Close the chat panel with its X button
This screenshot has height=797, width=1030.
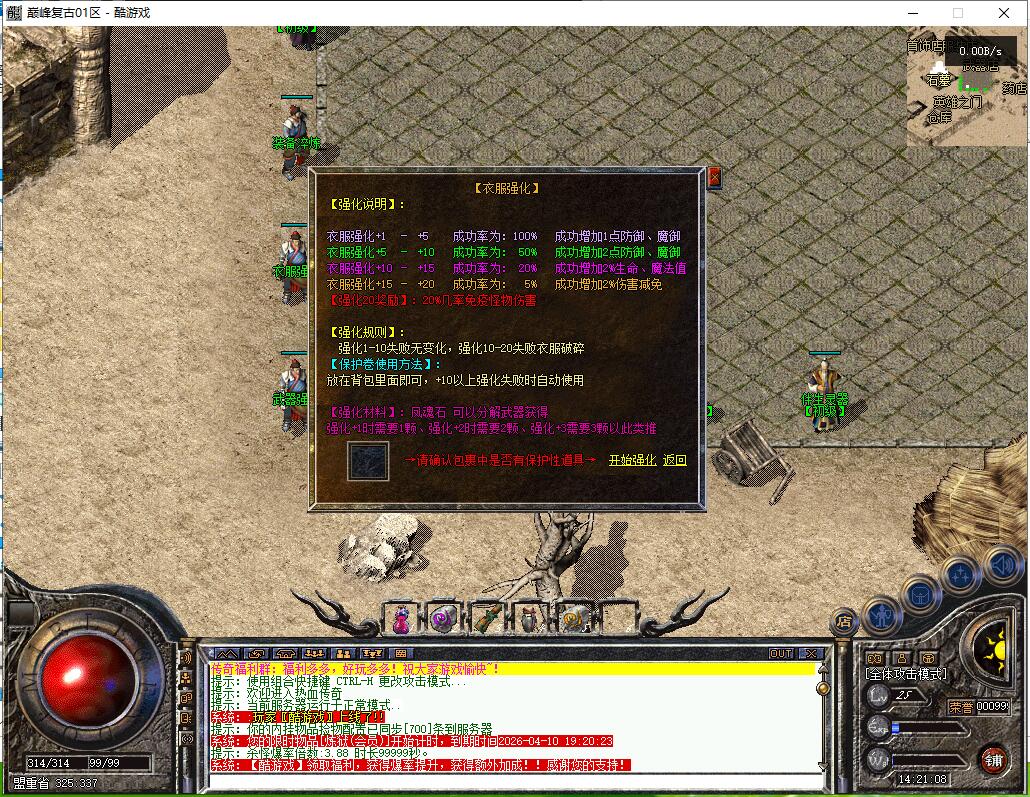pos(811,654)
